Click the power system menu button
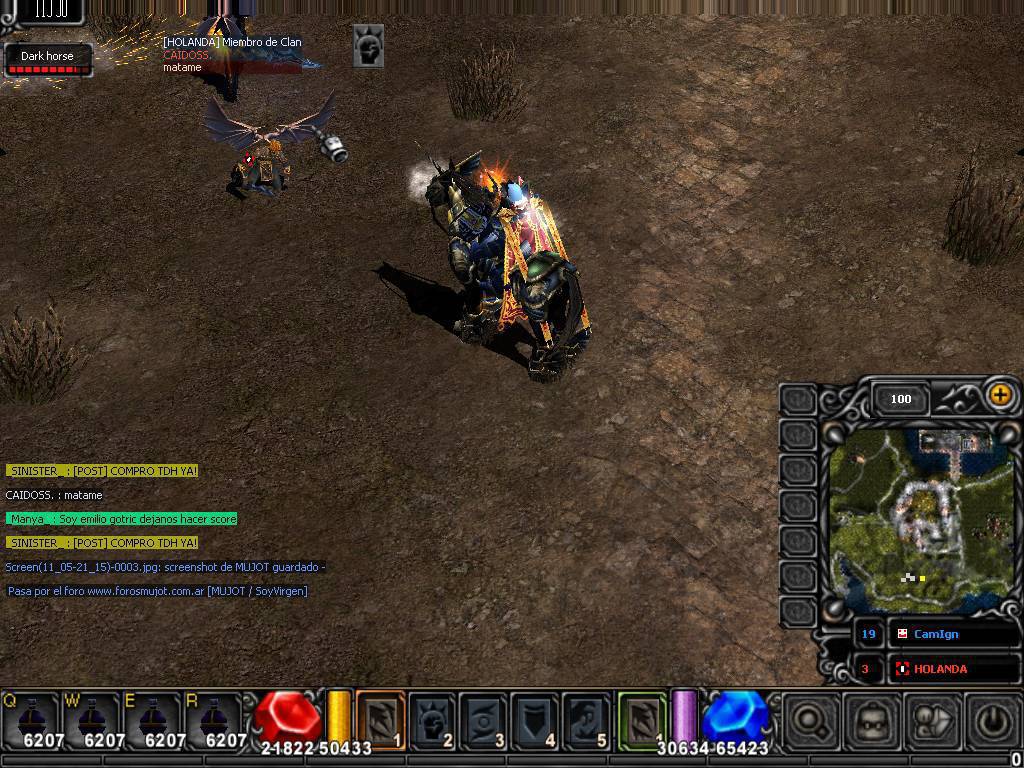This screenshot has width=1024, height=768. [992, 722]
